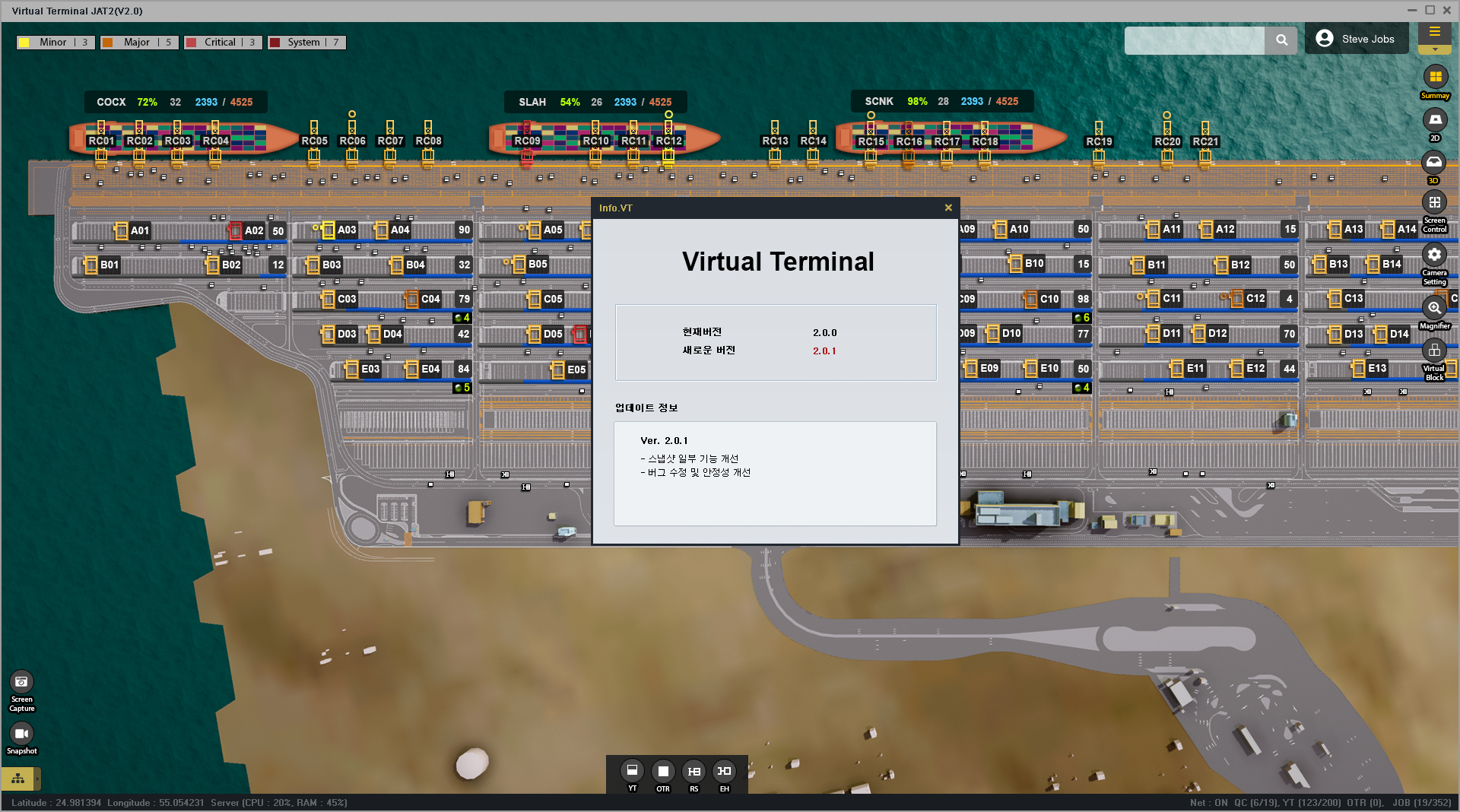This screenshot has height=812, width=1460.
Task: Click the magnifying glass search button
Action: (1281, 40)
